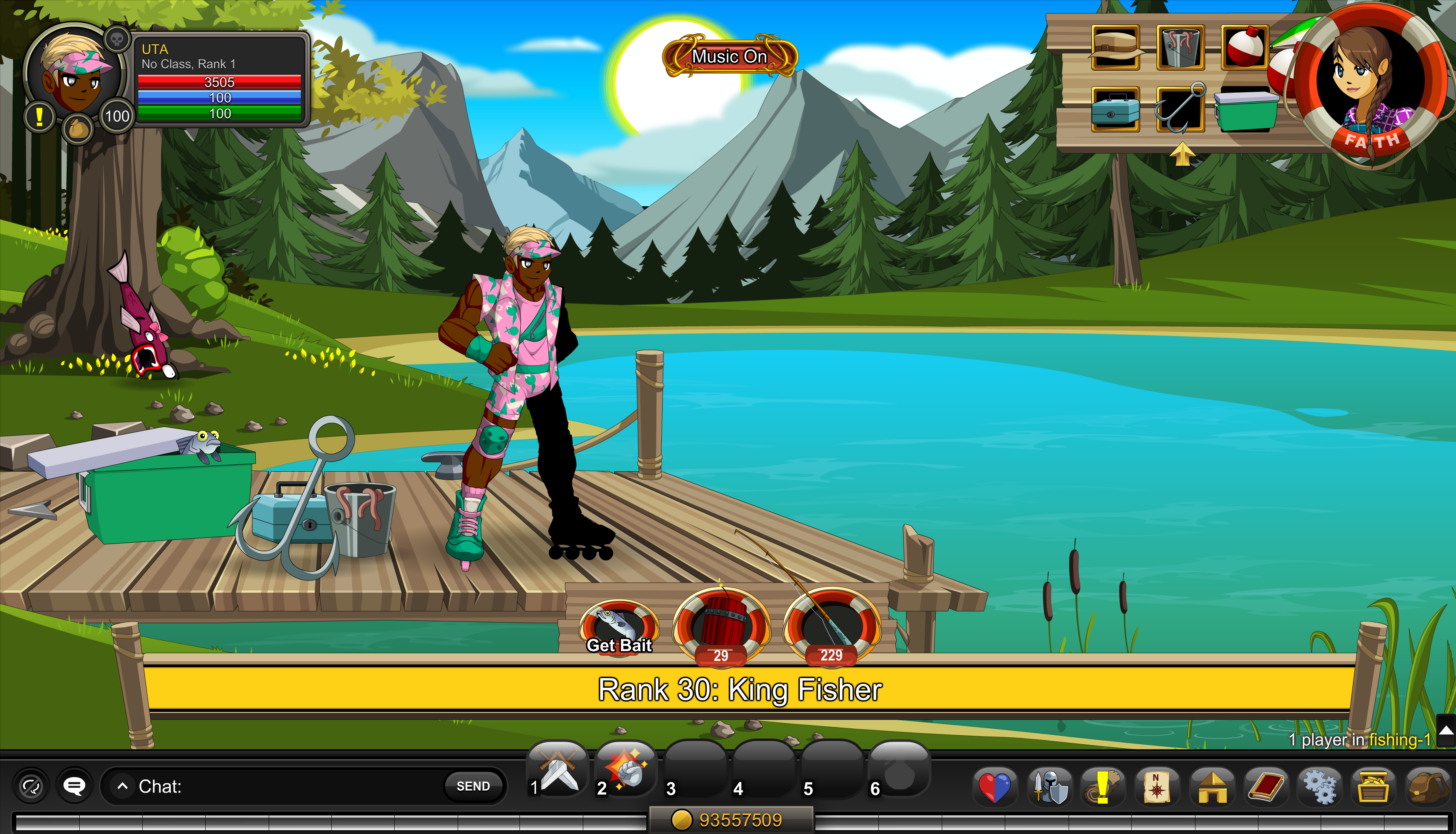Choose the fishing hook icon
1456x834 pixels.
[x=1180, y=109]
